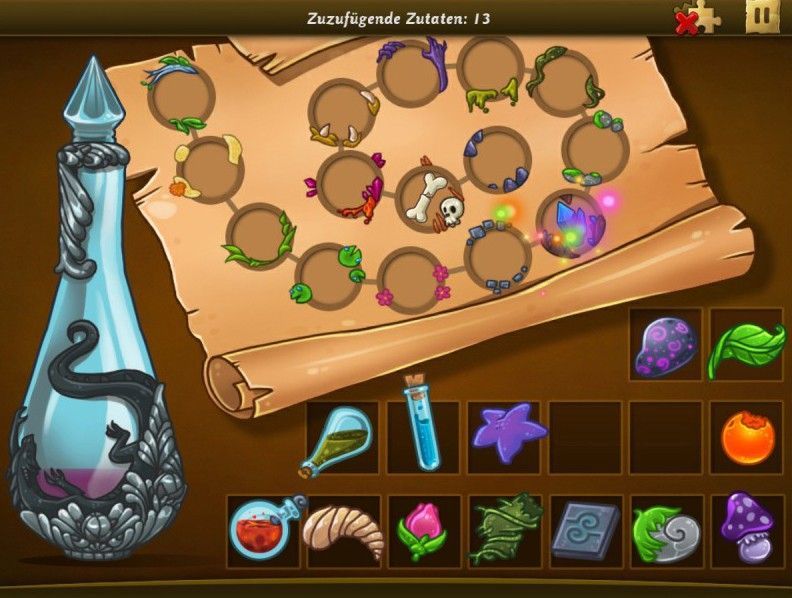This screenshot has height=598, width=792.
Task: Choose the round red potion bottle
Action: coord(263,530)
